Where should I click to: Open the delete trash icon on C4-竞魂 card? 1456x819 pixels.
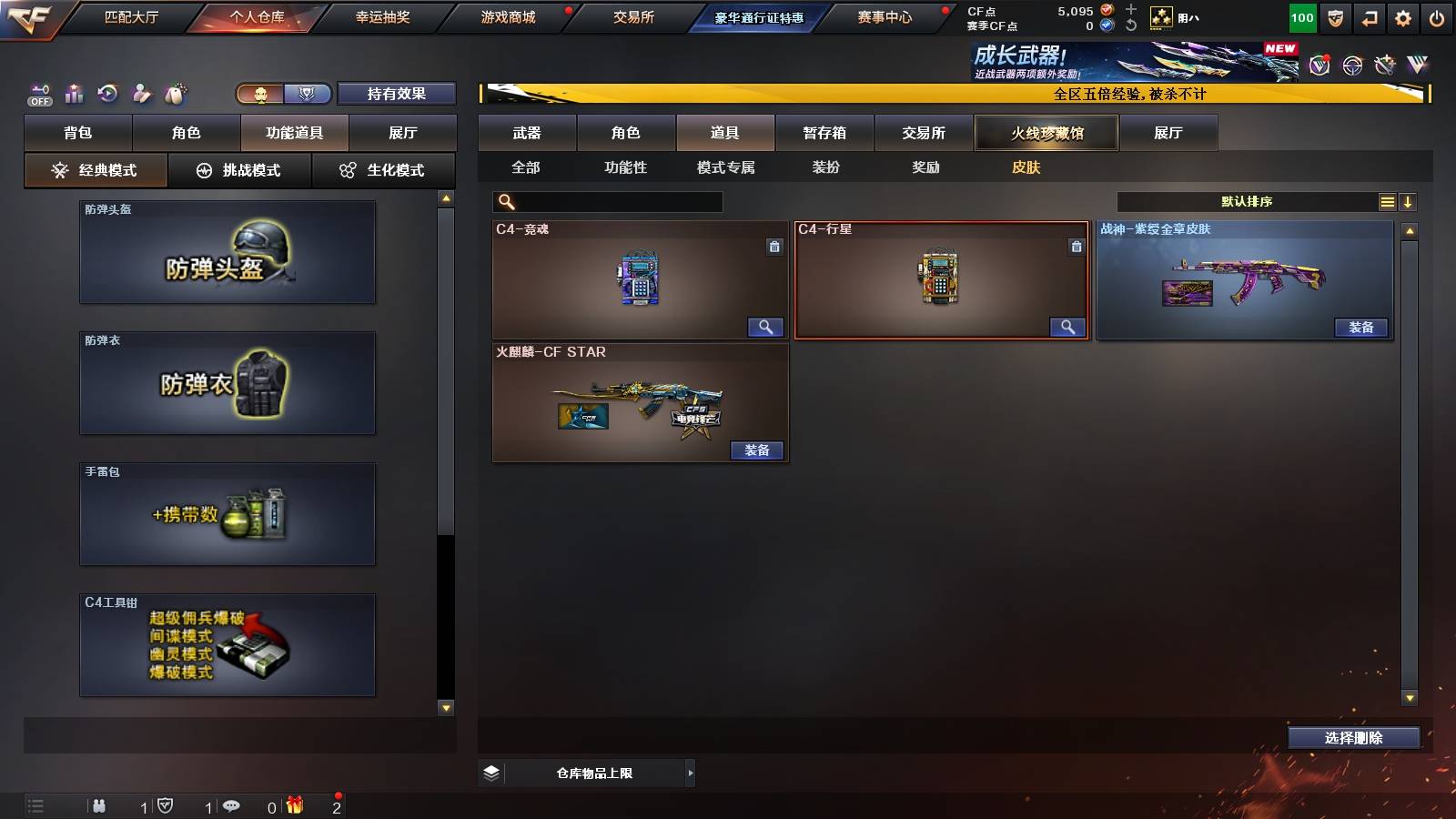774,247
